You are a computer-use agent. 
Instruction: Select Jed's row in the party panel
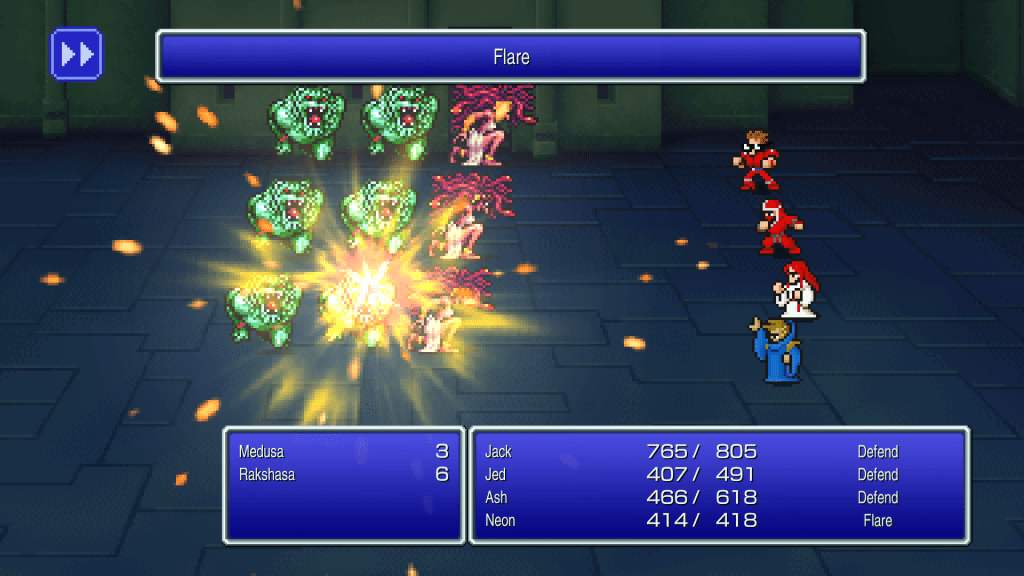[718, 475]
